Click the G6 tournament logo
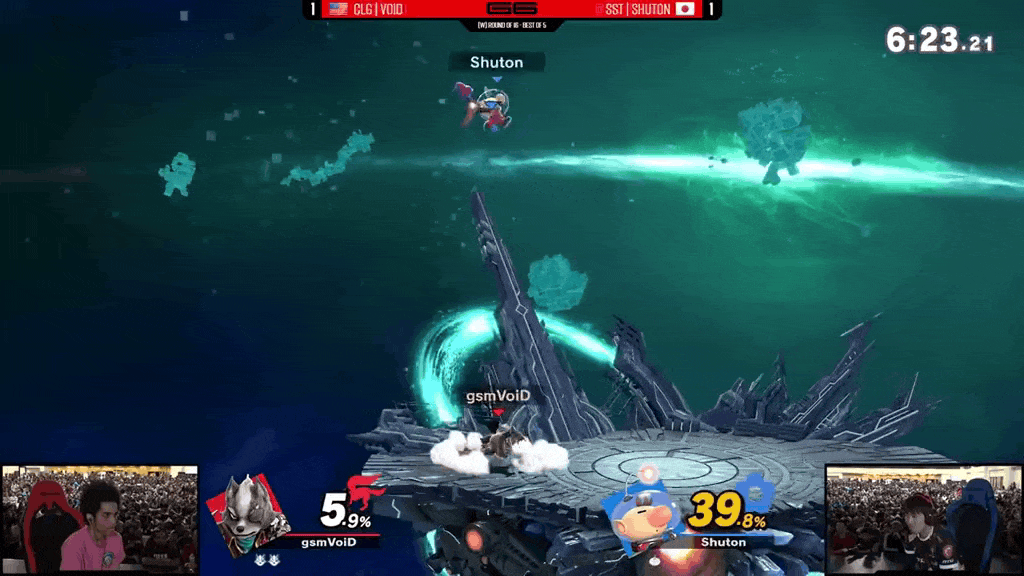1024x576 pixels. pyautogui.click(x=511, y=9)
